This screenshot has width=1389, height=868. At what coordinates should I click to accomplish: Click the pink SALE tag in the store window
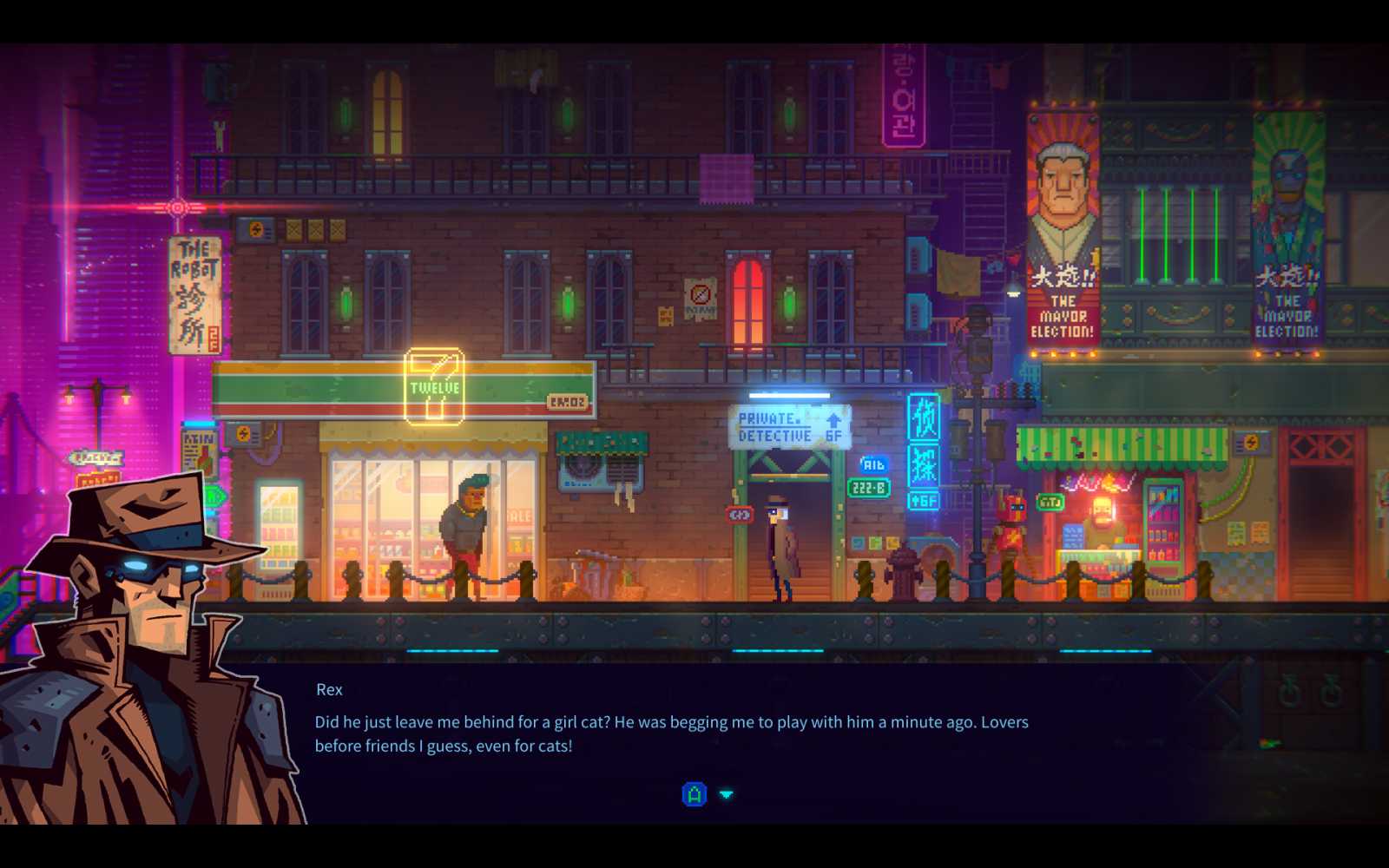[518, 515]
